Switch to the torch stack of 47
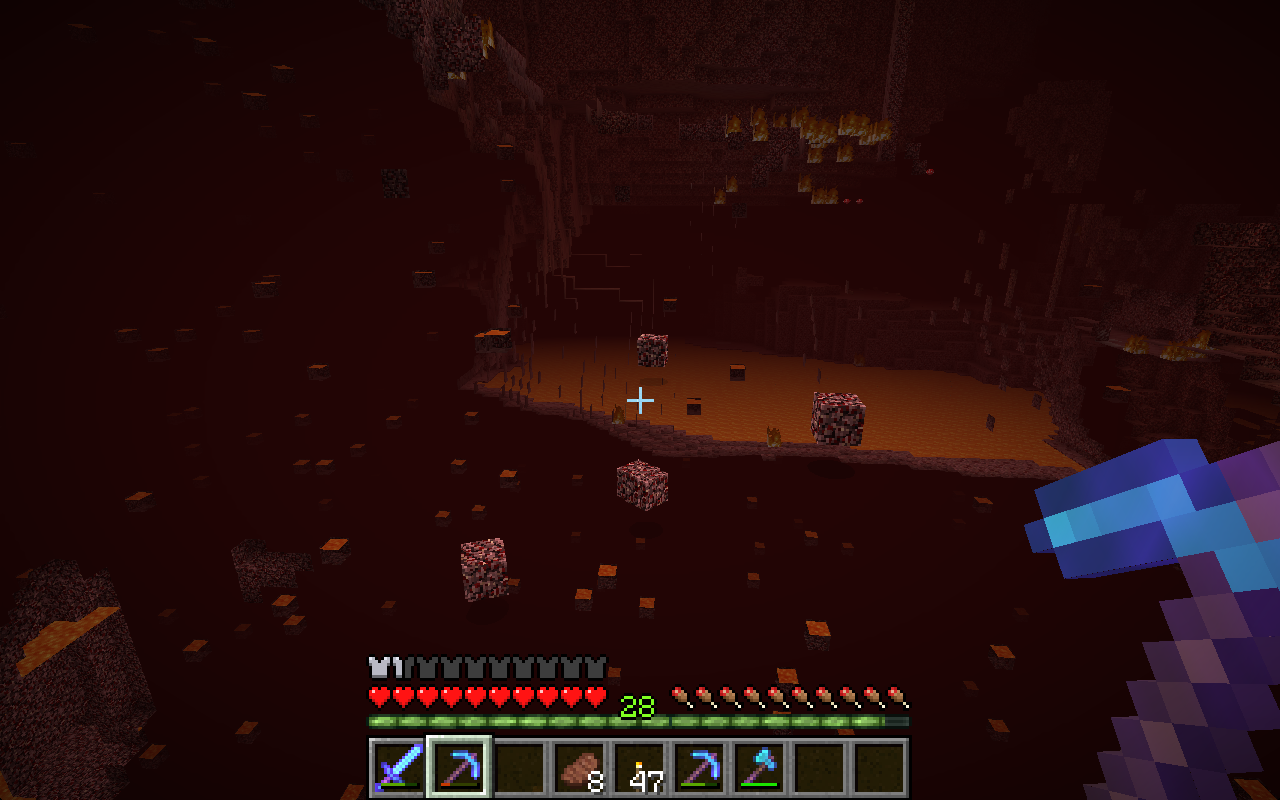 coord(638,768)
